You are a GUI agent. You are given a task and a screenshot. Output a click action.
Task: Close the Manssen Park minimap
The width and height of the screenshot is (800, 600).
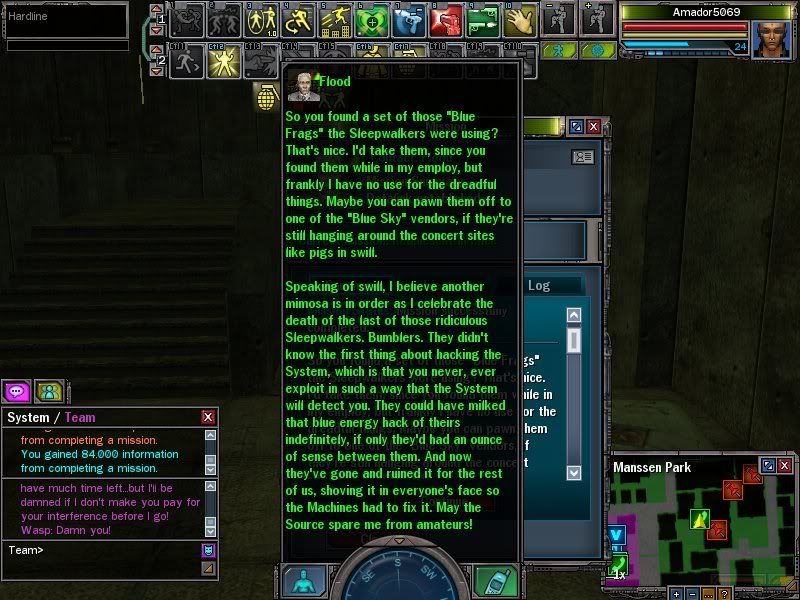tap(784, 466)
